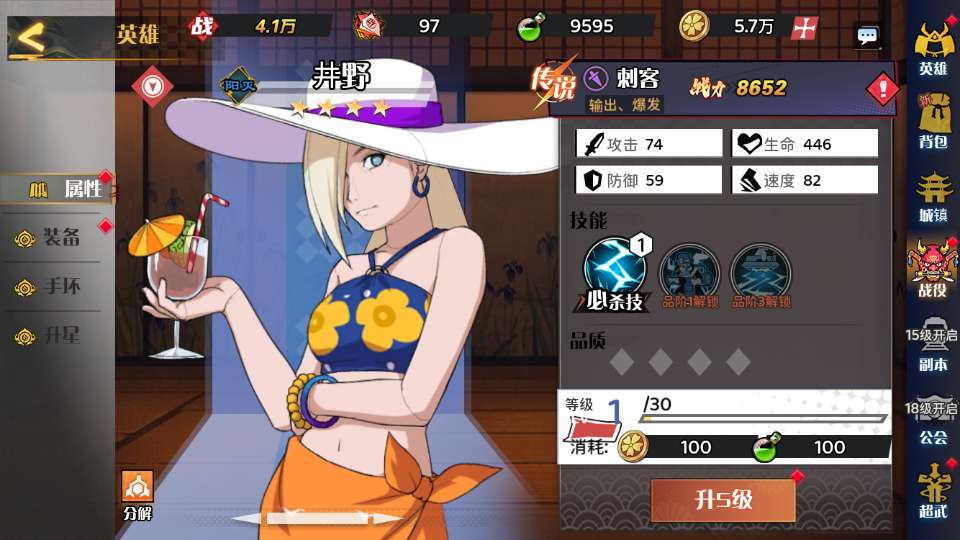Click the 升5级 level-up button
Viewport: 960px width, 540px height.
(723, 499)
